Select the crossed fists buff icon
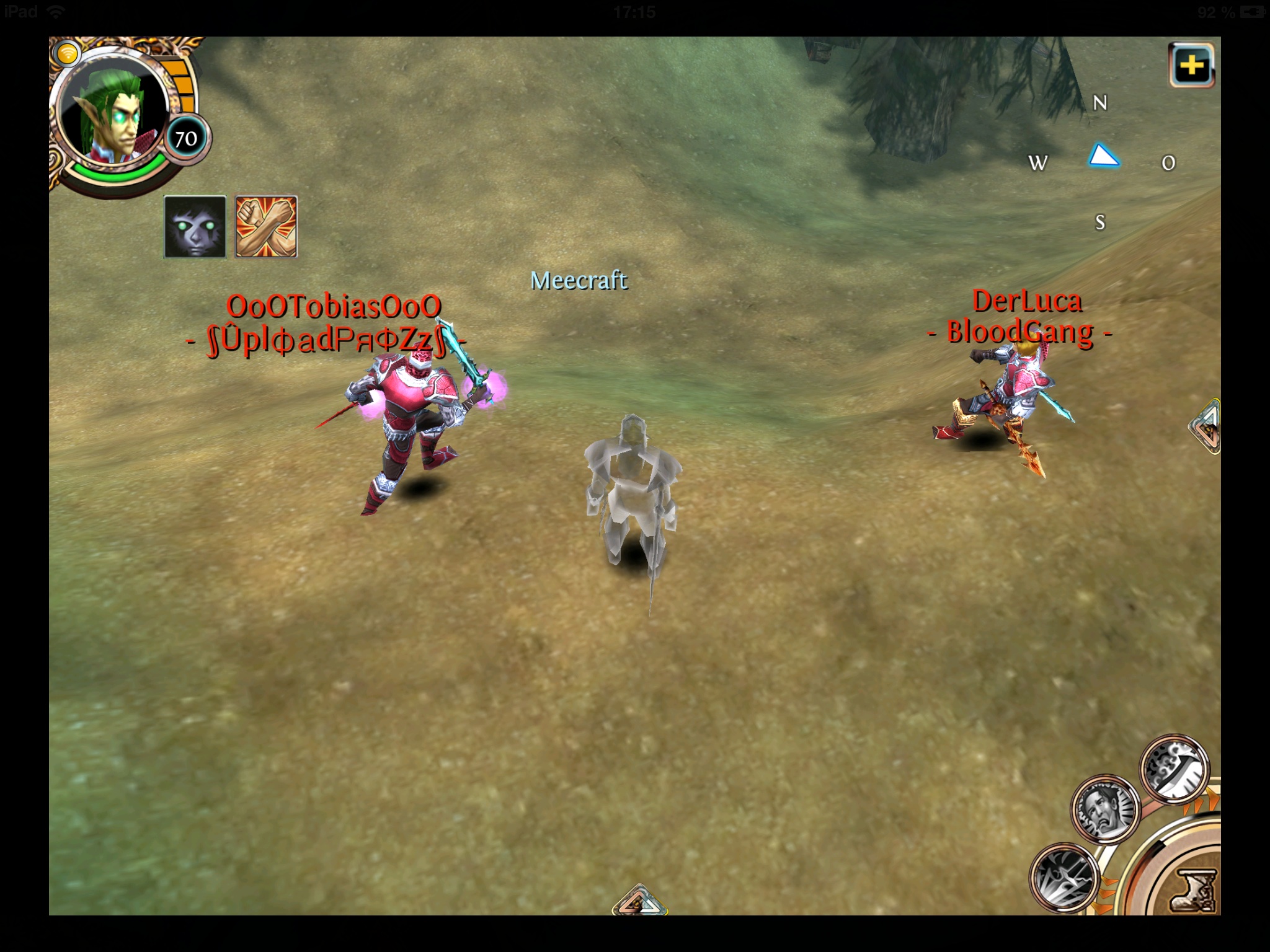 (x=266, y=226)
